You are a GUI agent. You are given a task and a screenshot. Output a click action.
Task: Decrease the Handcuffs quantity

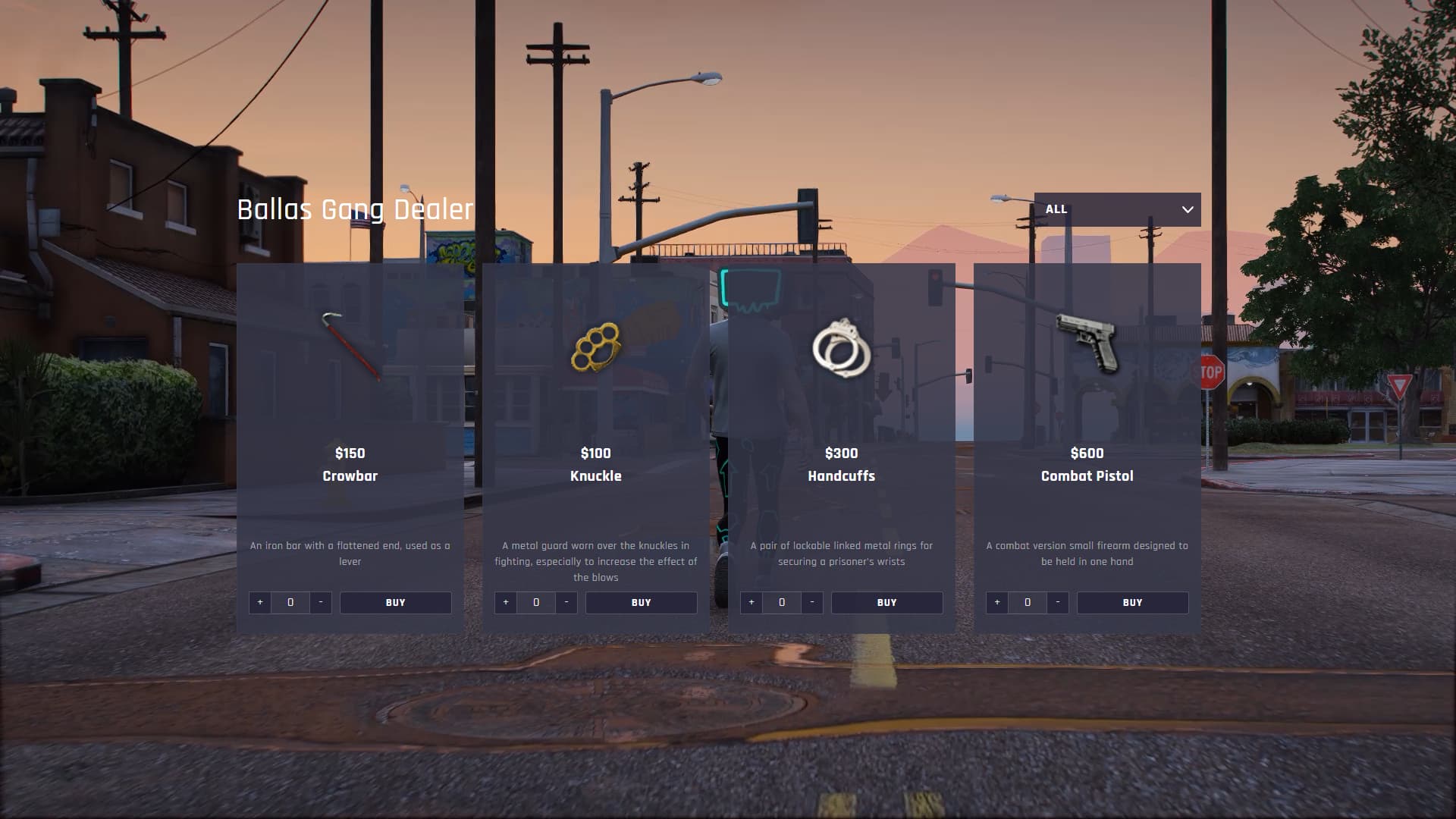812,602
